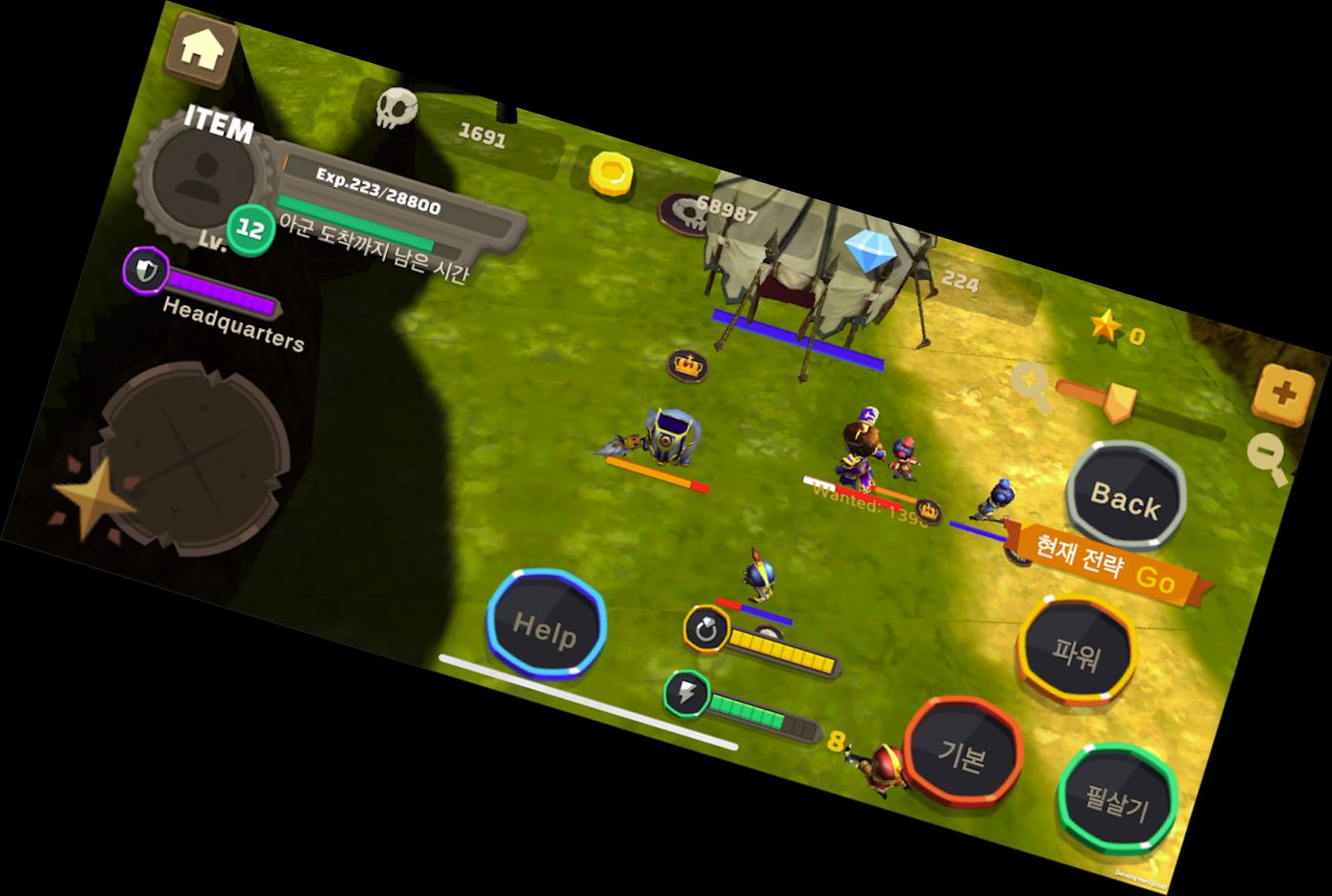Select the 현재 전략 Go strategy banner

[1106, 564]
